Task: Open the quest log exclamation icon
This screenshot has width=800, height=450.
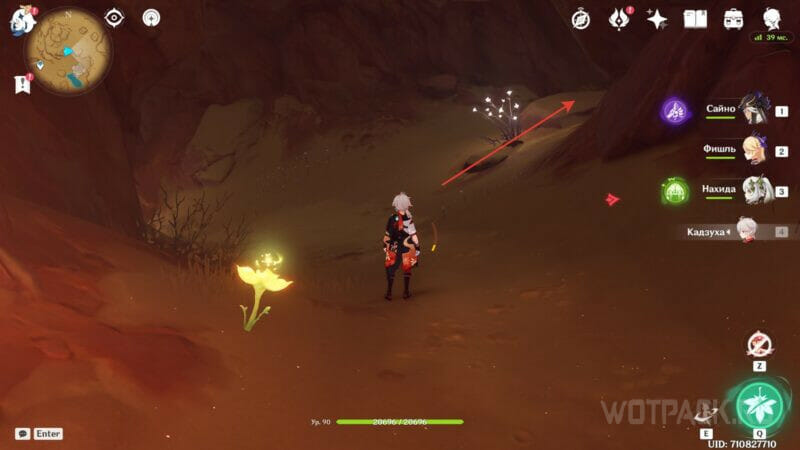Action: (x=23, y=84)
